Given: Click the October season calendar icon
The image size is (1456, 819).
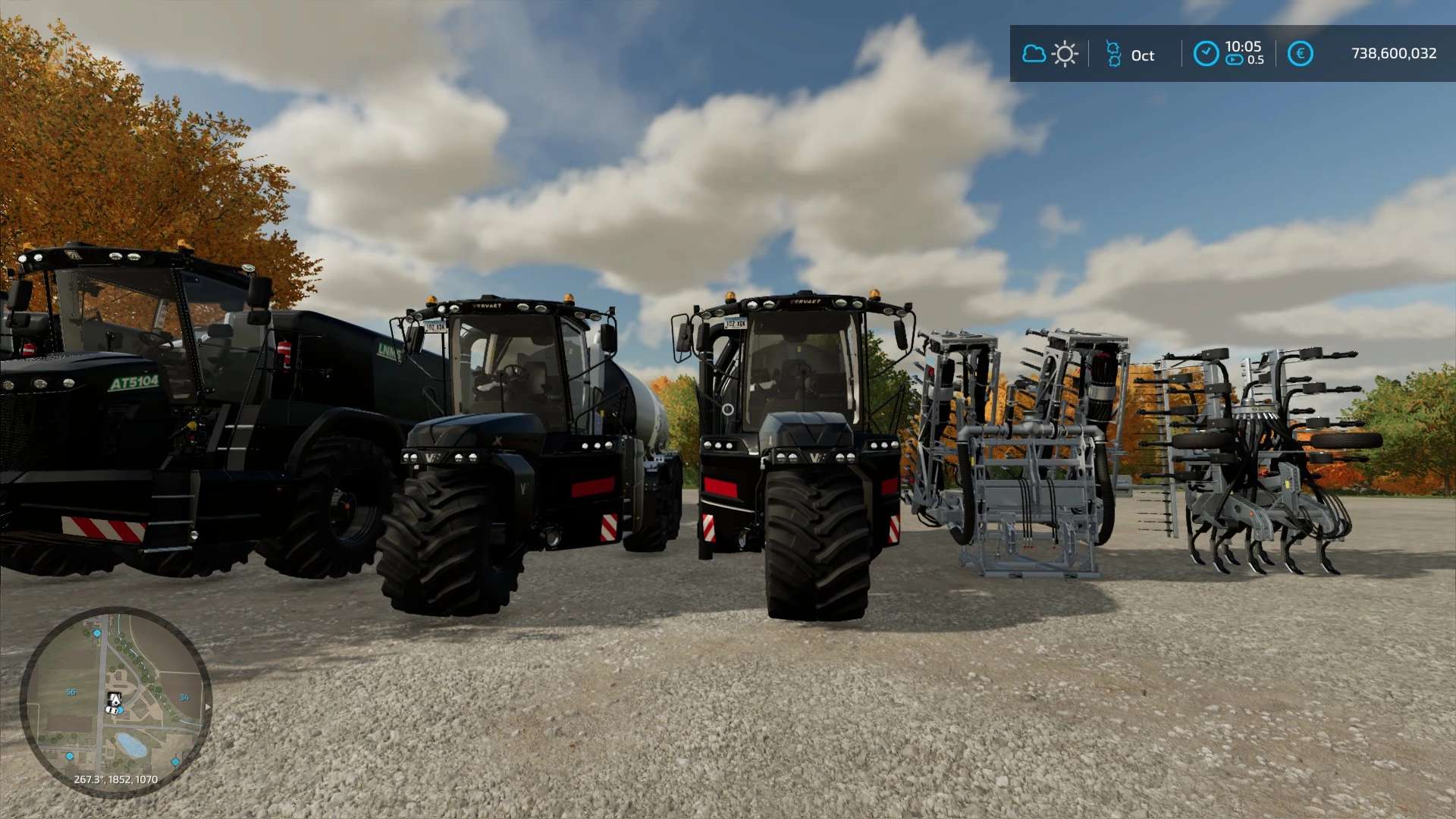Looking at the screenshot, I should pos(1113,54).
